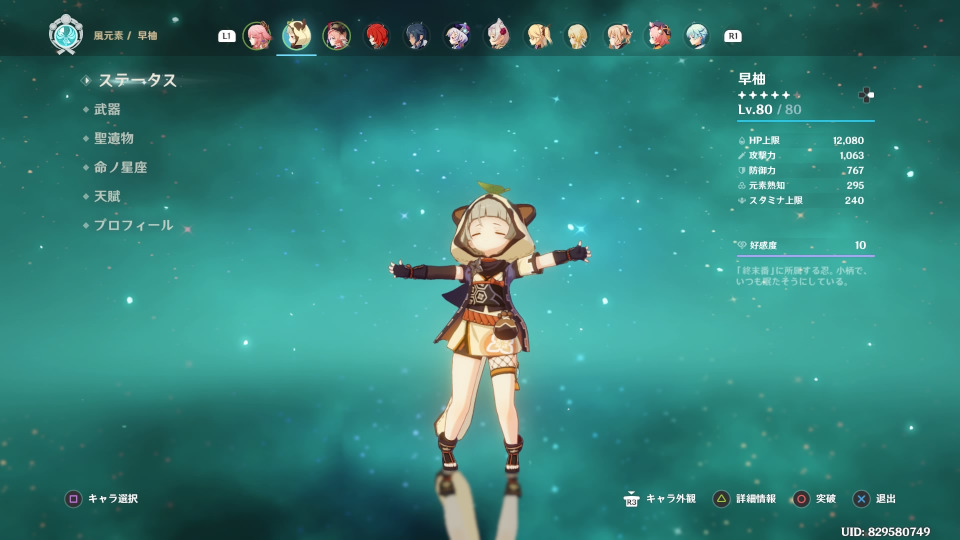Go to the 聖遺物 section
This screenshot has height=540, width=960.
coord(113,139)
